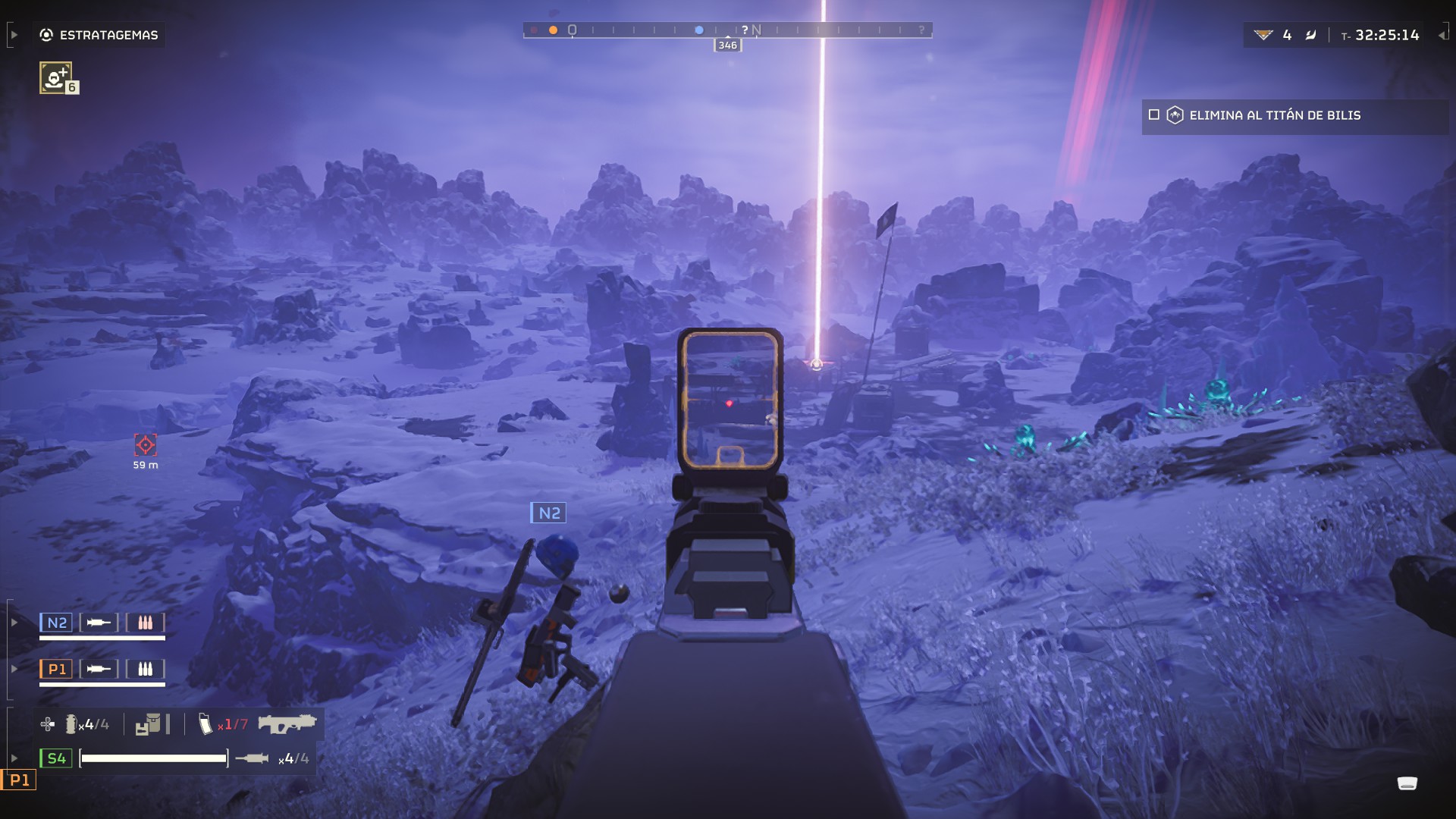The width and height of the screenshot is (1456, 819).
Task: Click the backpack supply icon
Action: (x=149, y=724)
